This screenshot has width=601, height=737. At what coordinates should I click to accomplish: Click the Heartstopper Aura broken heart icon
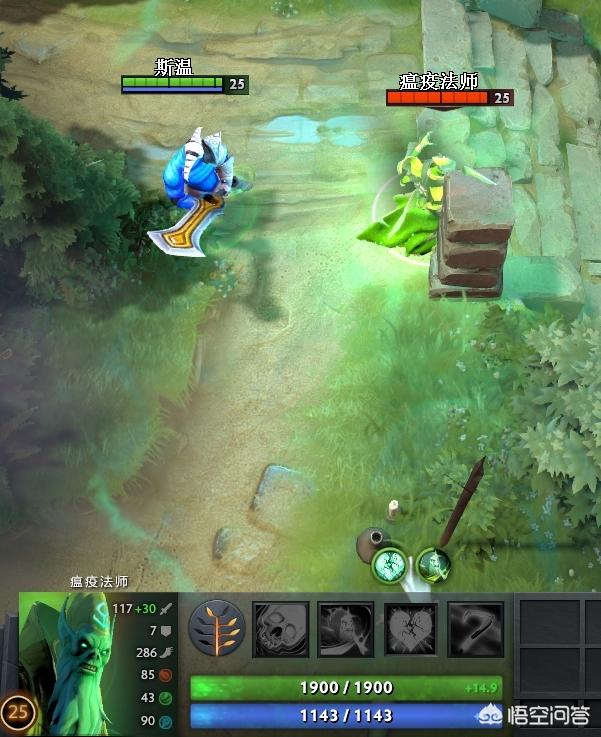pyautogui.click(x=410, y=629)
